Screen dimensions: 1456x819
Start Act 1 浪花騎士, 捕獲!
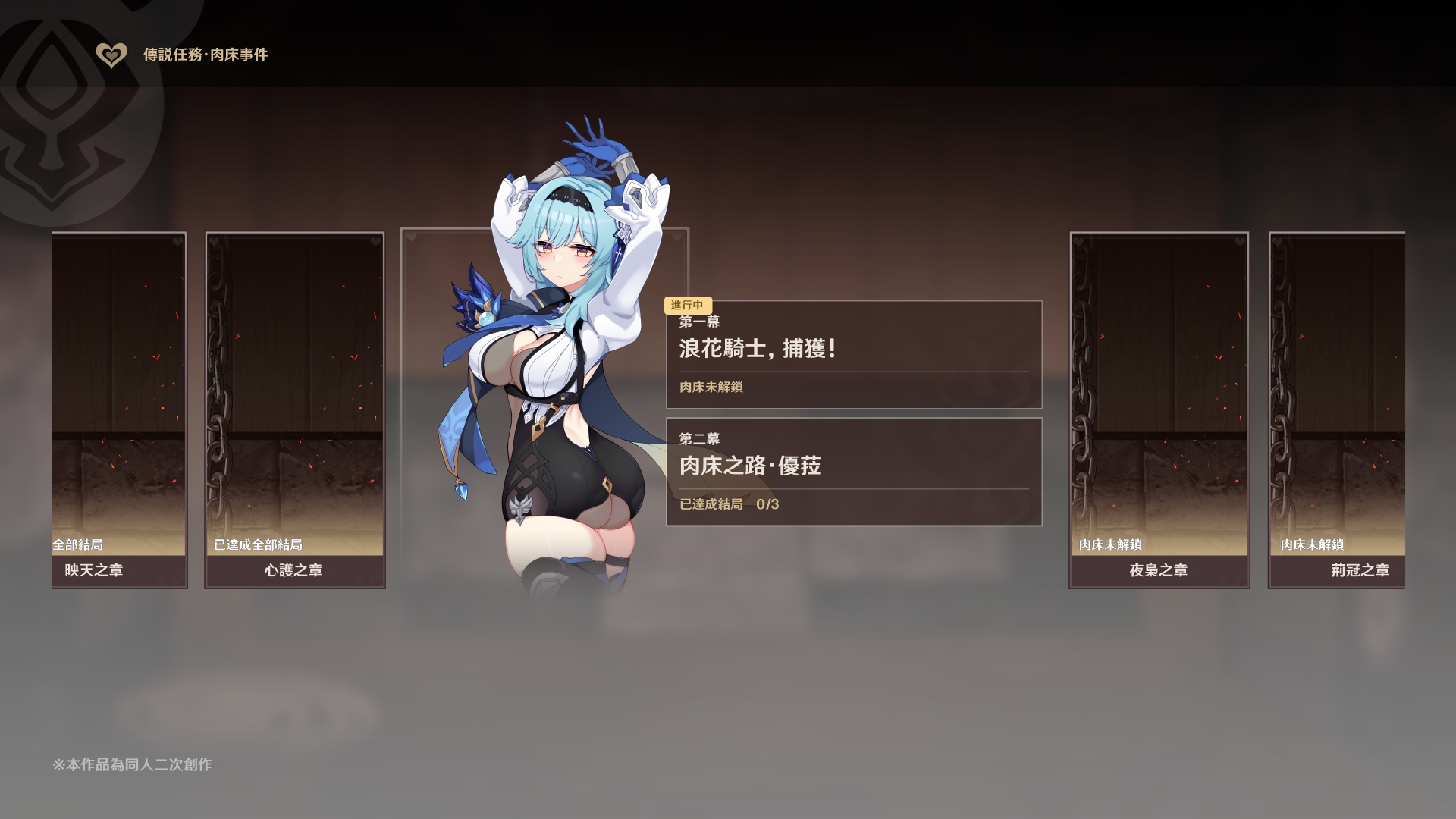854,355
